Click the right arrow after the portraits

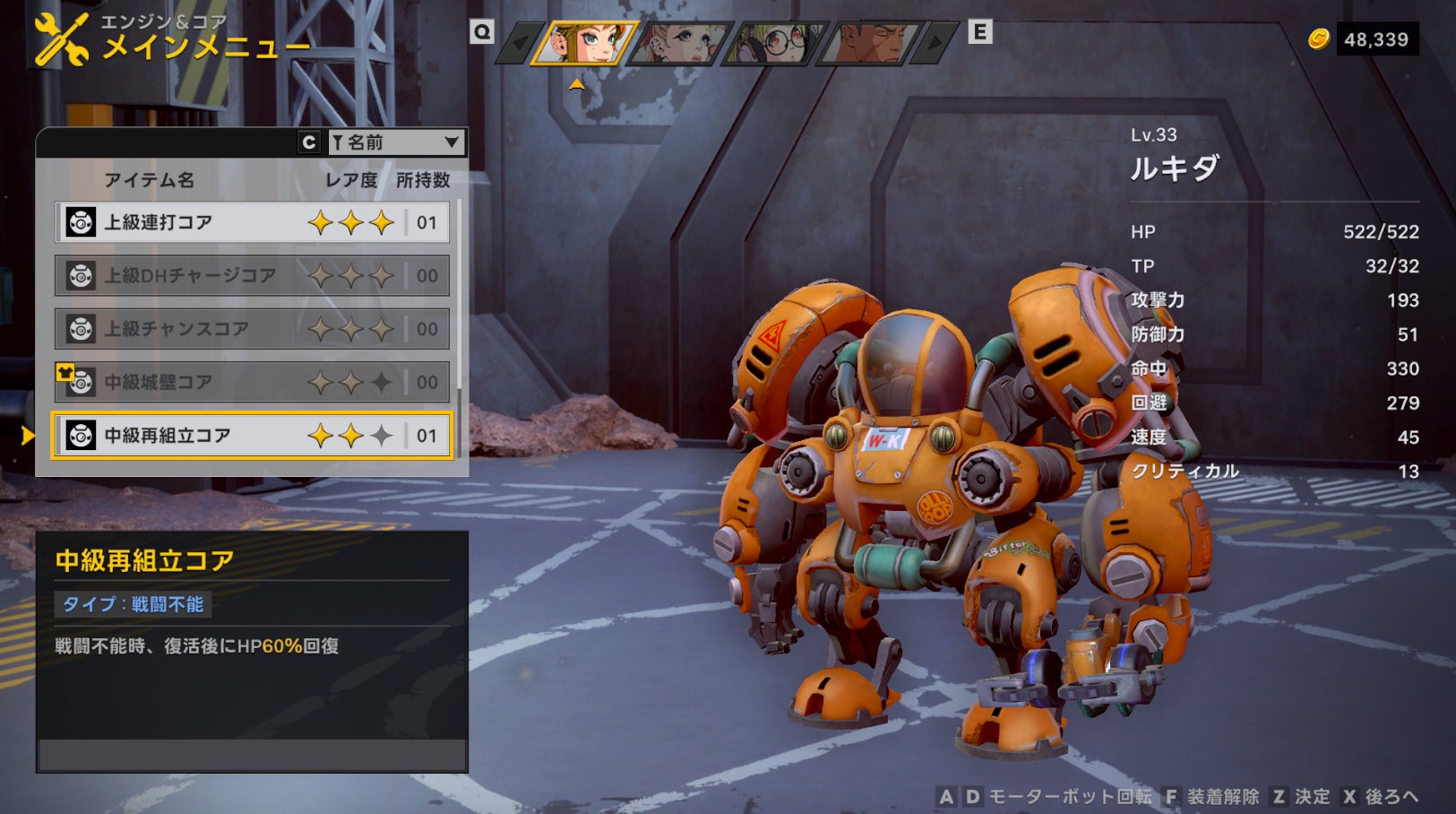[x=936, y=43]
